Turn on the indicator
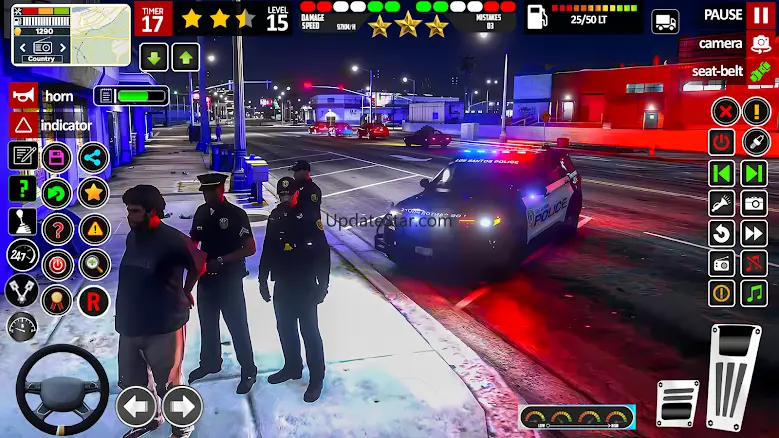 click(x=23, y=125)
